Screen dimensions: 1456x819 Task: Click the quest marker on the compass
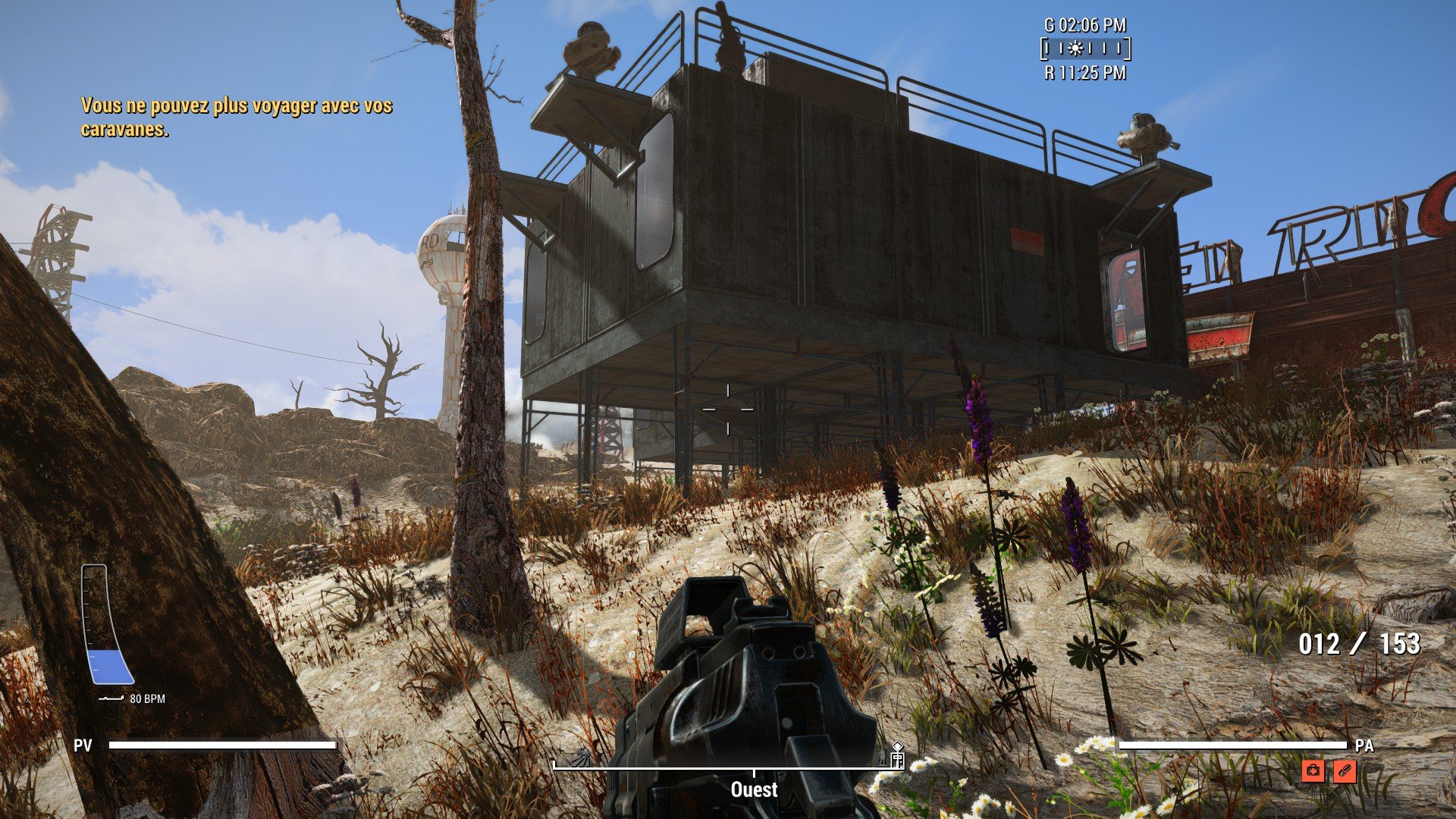(897, 748)
